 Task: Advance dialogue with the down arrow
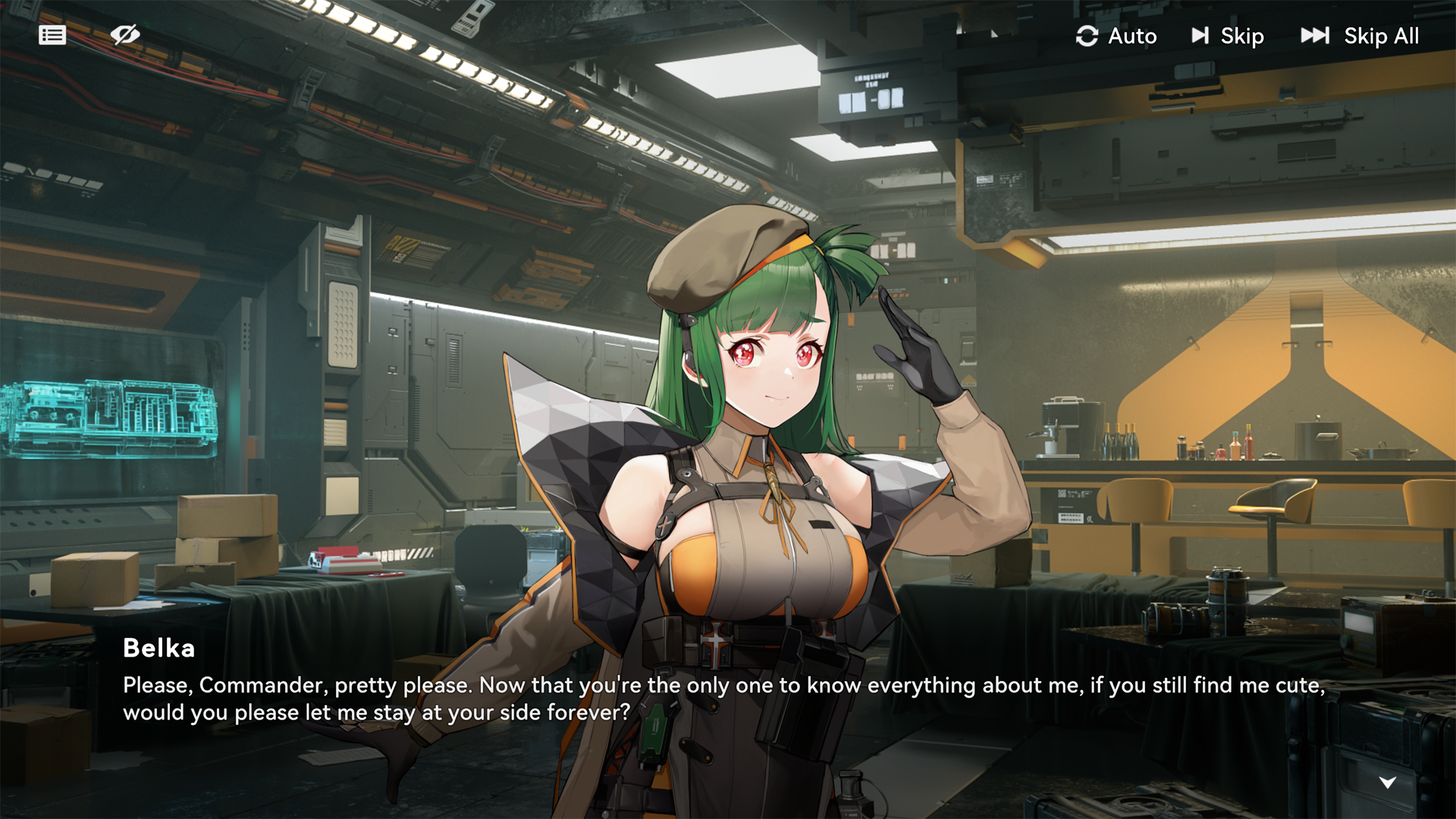click(x=1387, y=783)
